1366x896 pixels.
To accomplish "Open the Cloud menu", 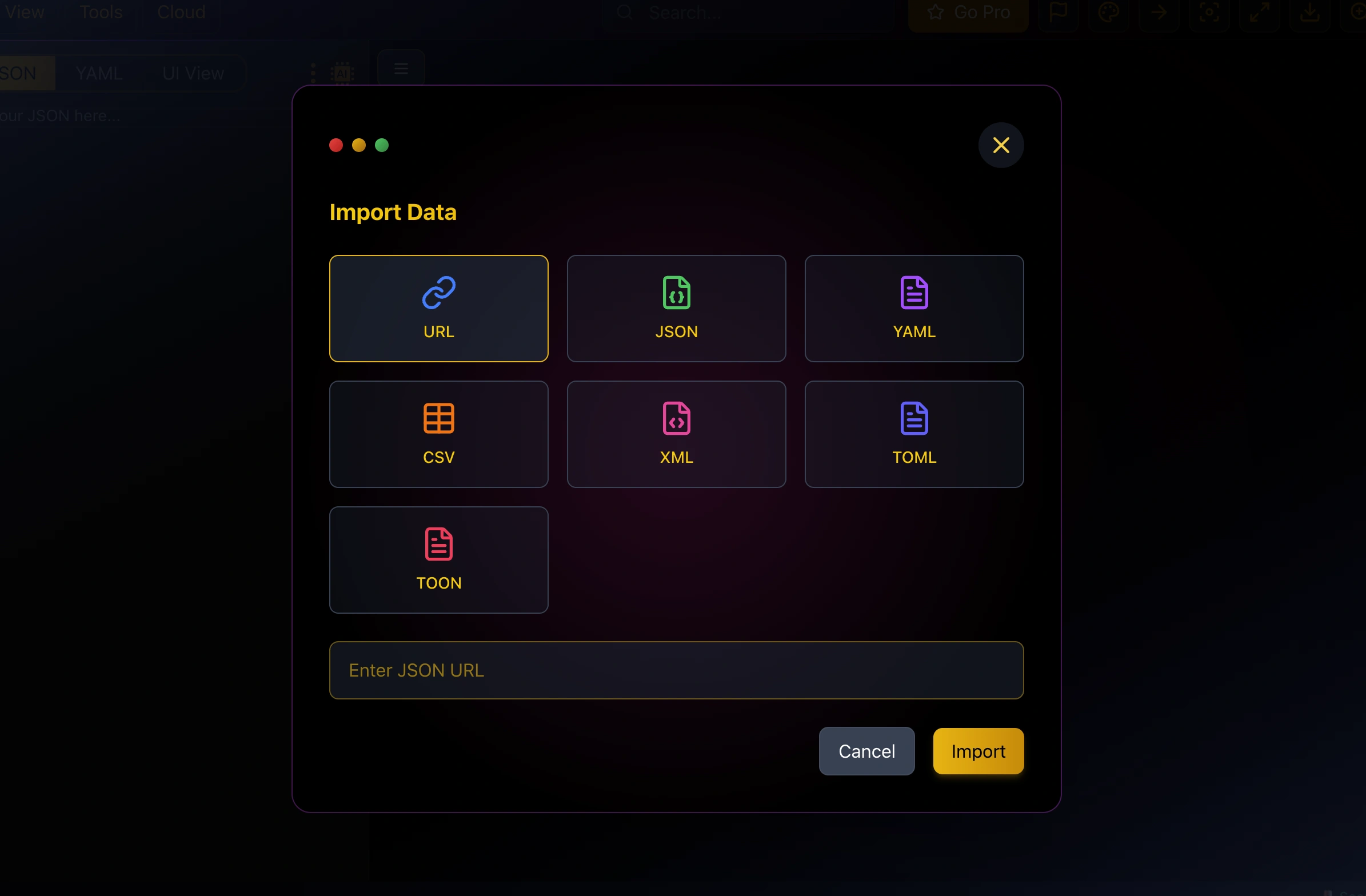I will [x=181, y=12].
